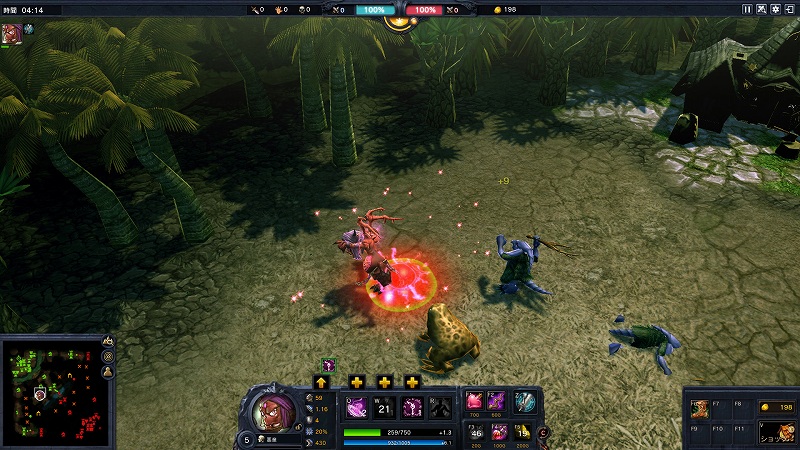Toggle the mountain terrain button beside the minimap

coord(108,343)
